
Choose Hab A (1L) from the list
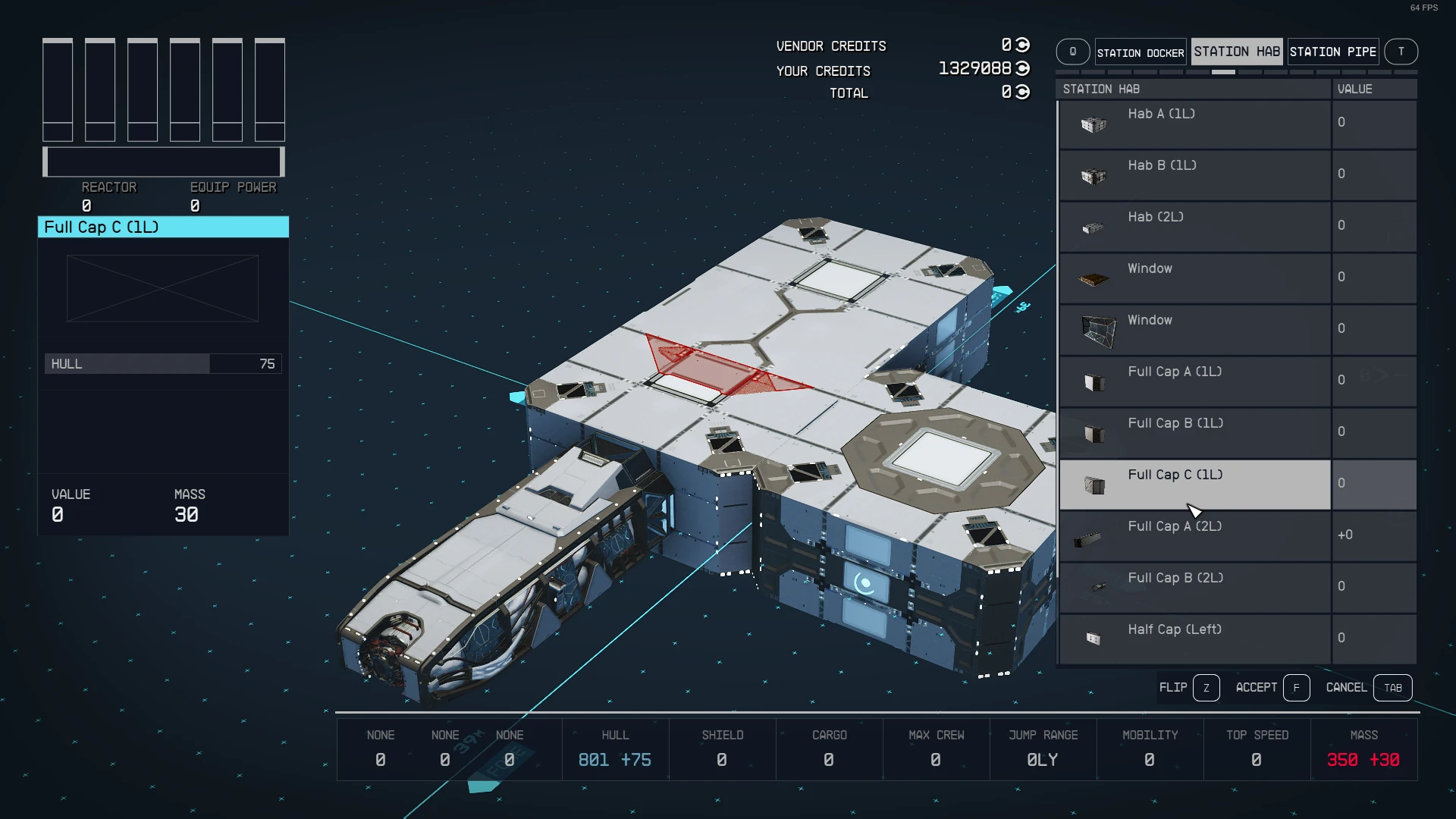pos(1194,123)
